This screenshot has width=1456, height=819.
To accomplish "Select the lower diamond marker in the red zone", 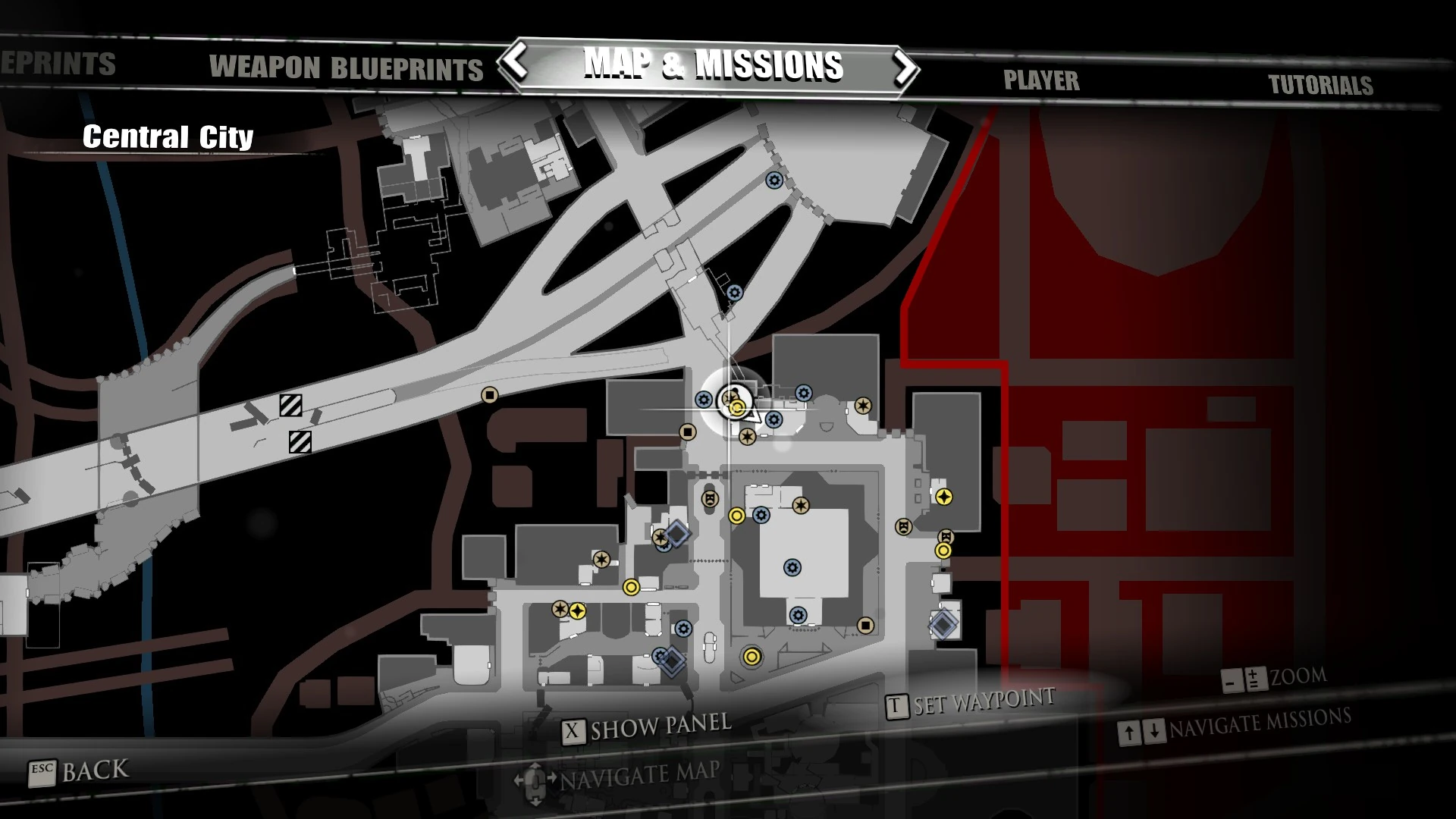I will [x=942, y=625].
